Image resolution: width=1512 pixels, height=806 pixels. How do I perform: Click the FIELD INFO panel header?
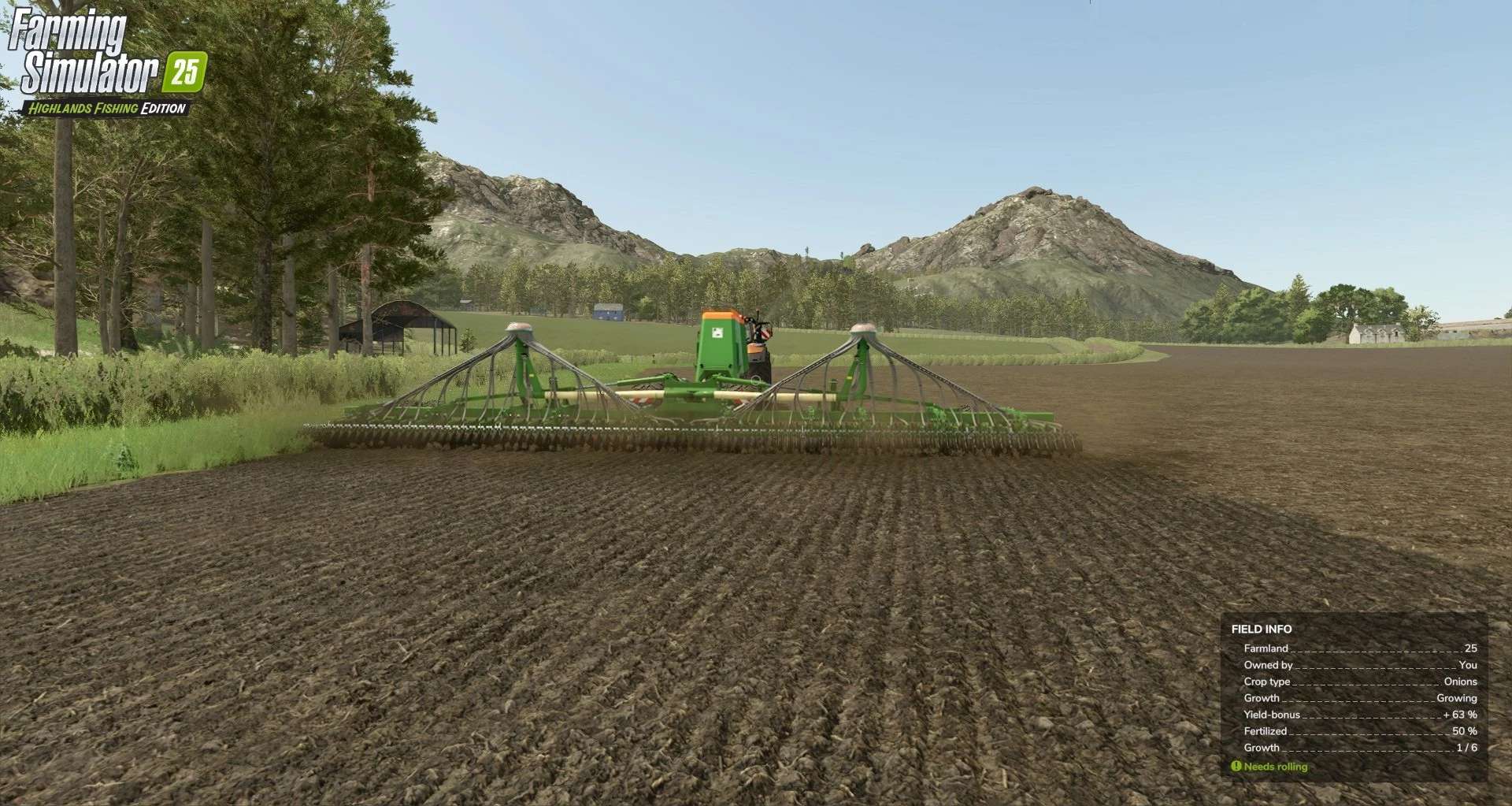click(x=1261, y=628)
